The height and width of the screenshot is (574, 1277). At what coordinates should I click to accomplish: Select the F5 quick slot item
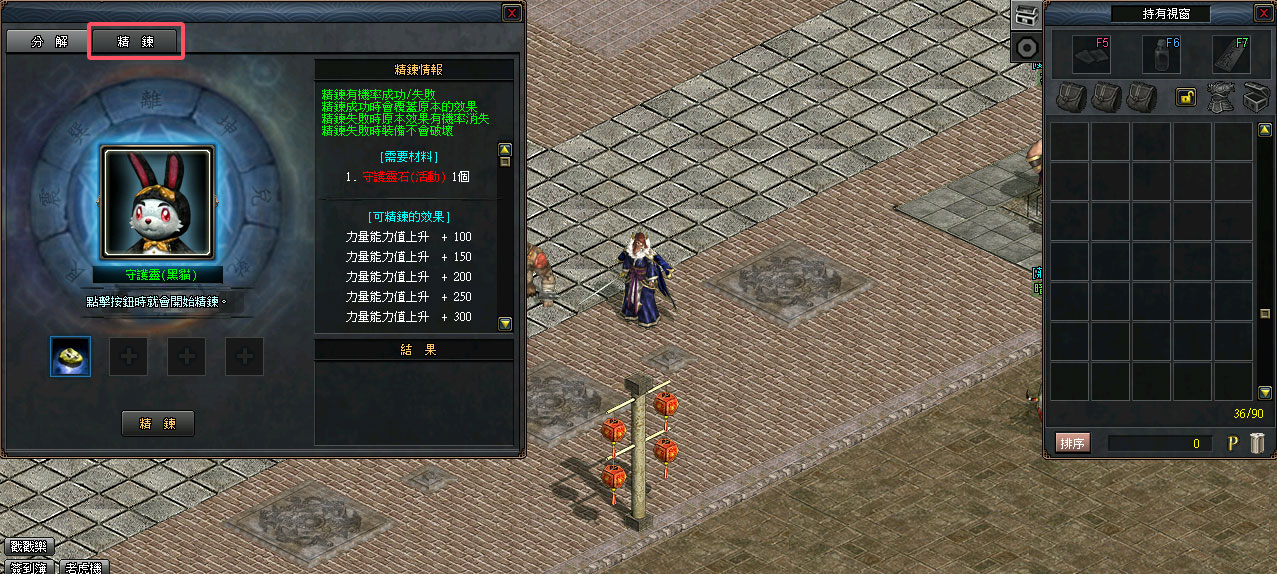(x=1092, y=55)
